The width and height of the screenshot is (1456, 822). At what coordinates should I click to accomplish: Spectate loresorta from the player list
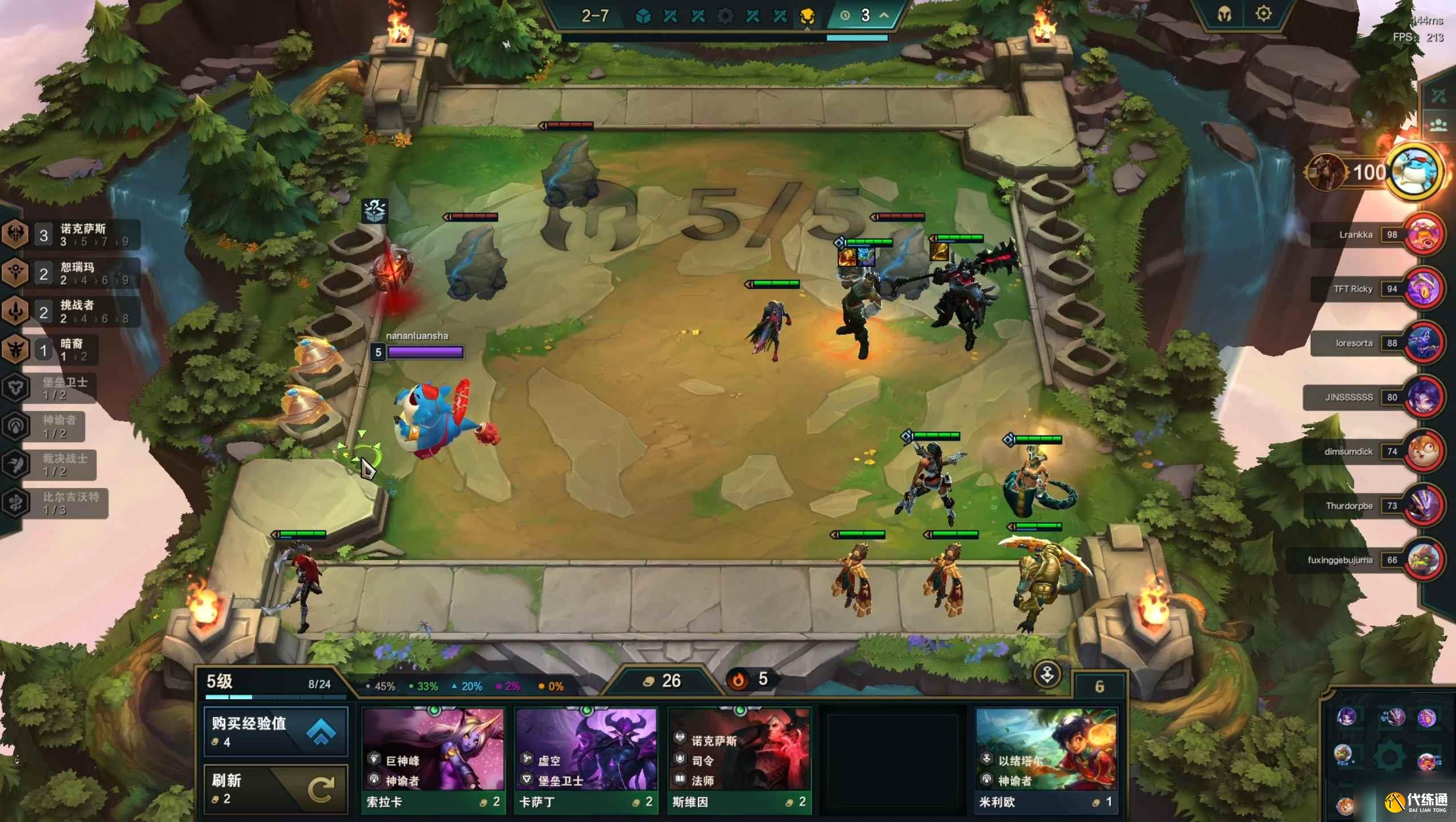pyautogui.click(x=1424, y=343)
